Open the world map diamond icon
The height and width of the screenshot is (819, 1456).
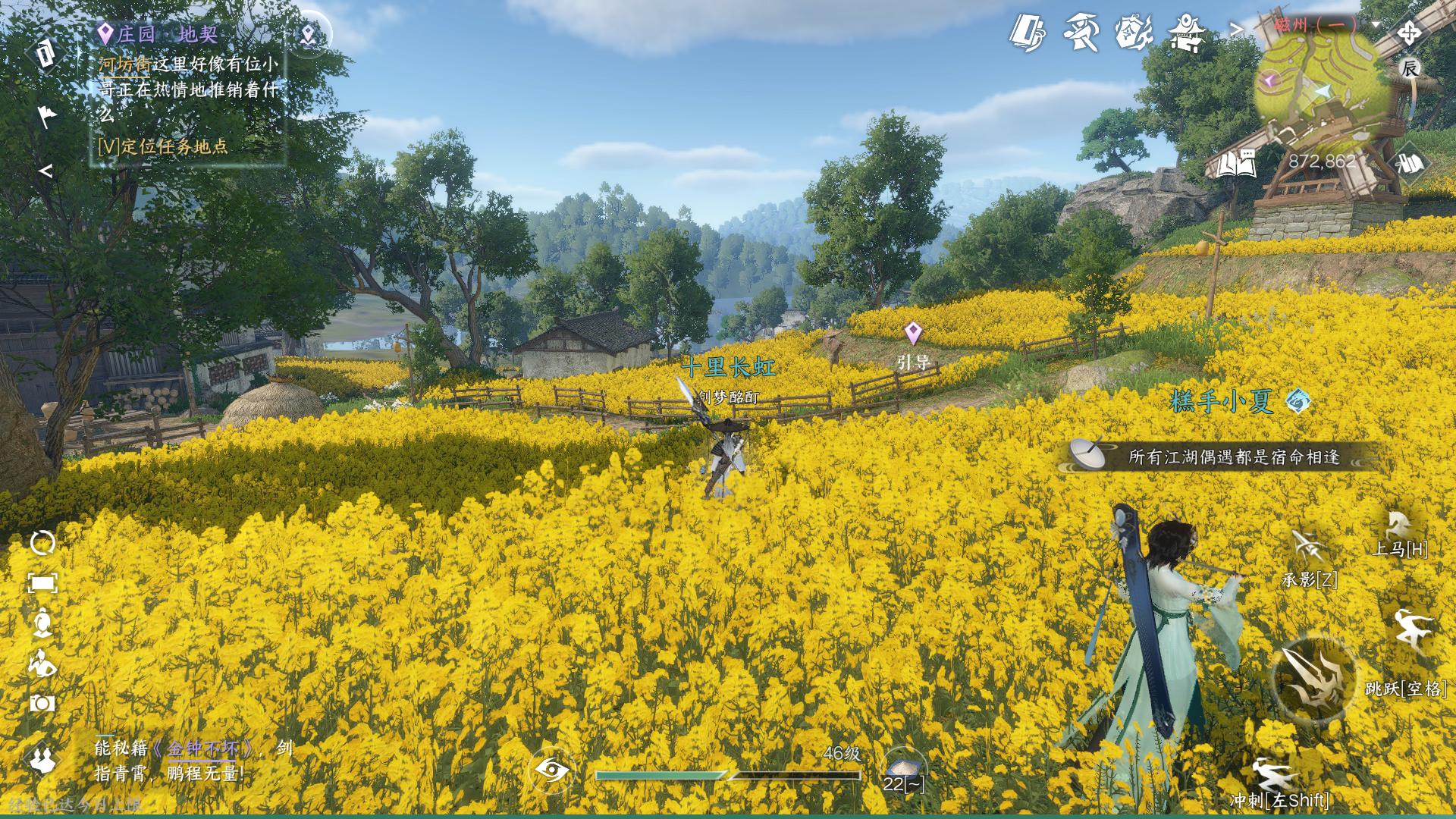click(x=1410, y=162)
